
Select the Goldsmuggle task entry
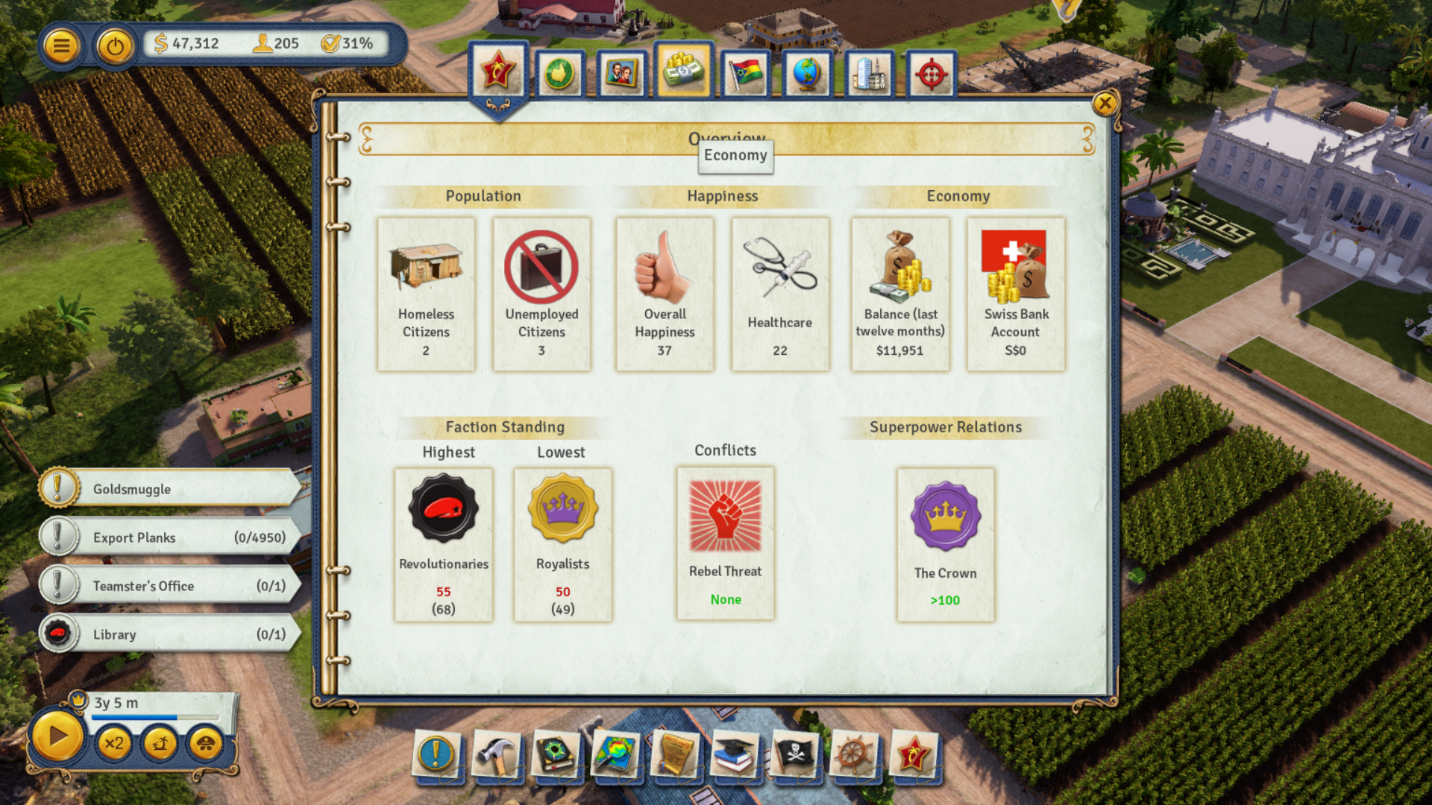click(170, 489)
